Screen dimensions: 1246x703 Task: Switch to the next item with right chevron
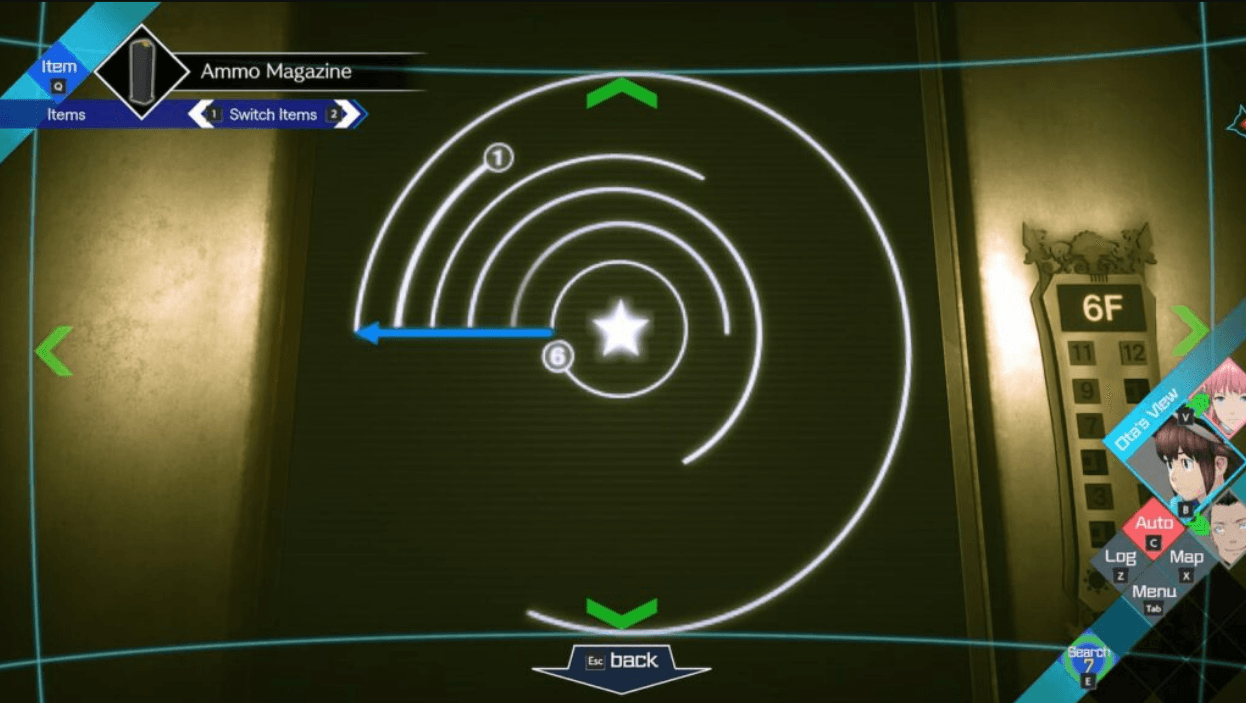tap(346, 114)
